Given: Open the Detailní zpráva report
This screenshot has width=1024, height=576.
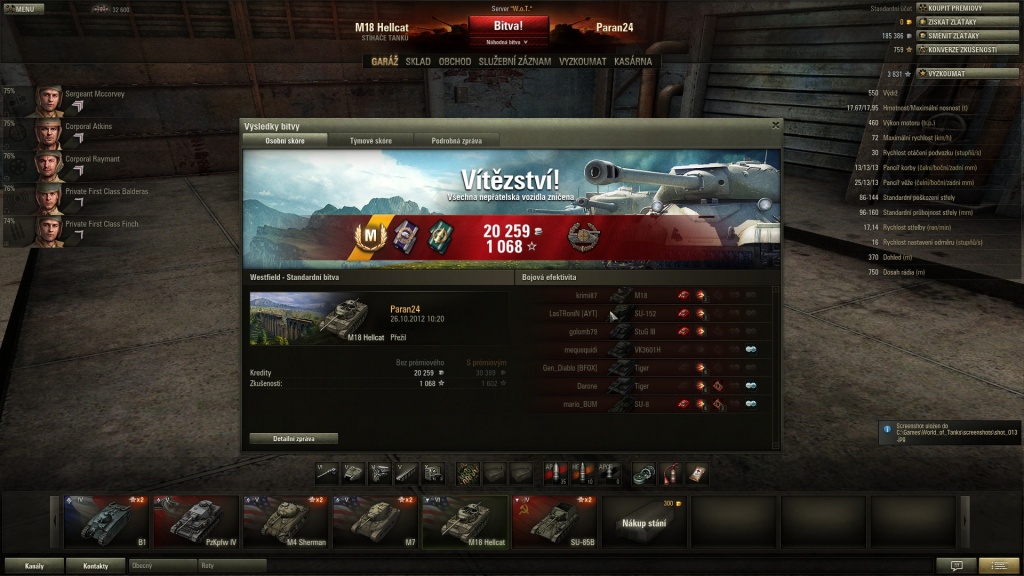Looking at the screenshot, I should [293, 438].
